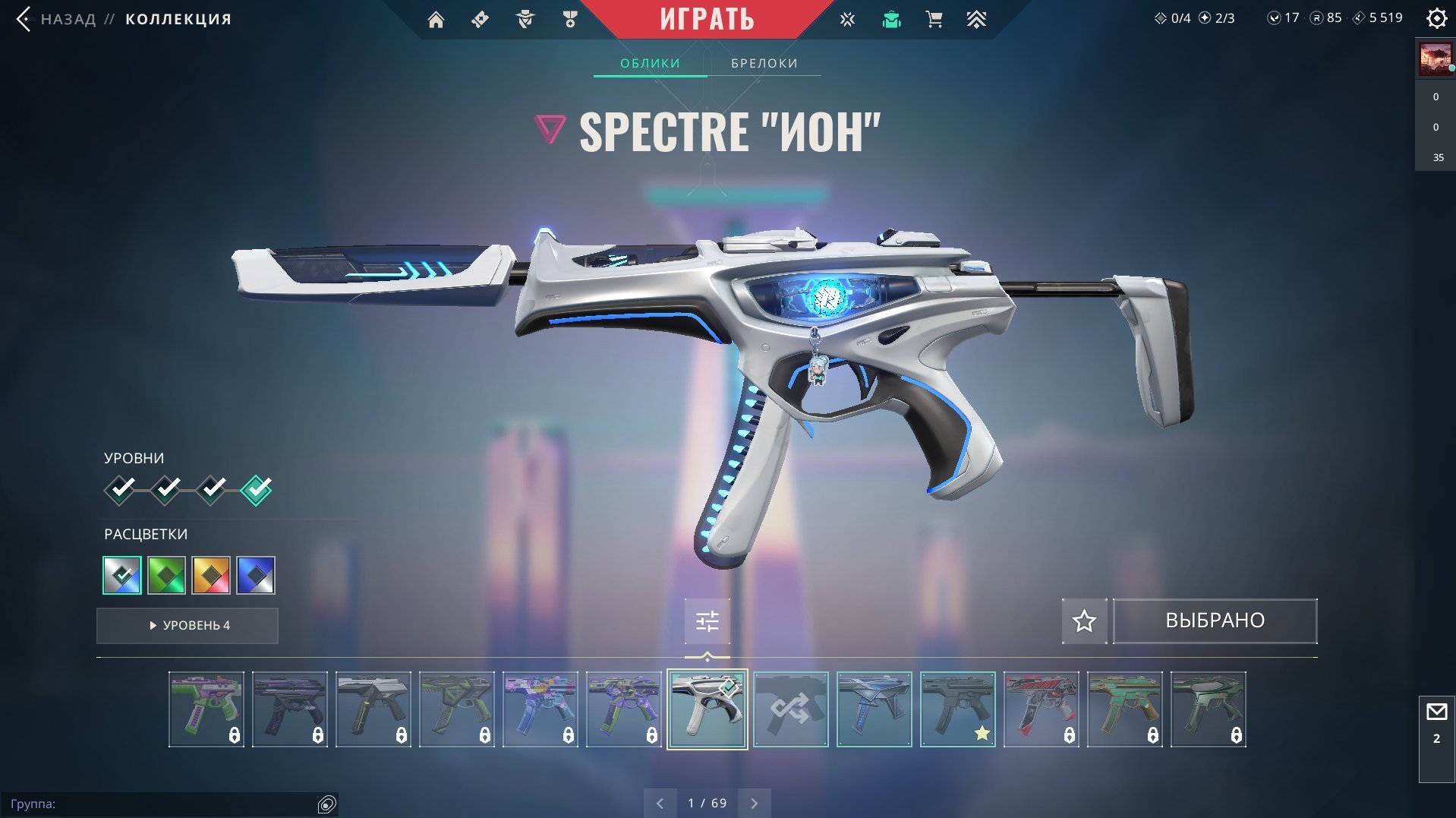The image size is (1456, 818).
Task: Open the skin filter sliders button
Action: [x=707, y=621]
